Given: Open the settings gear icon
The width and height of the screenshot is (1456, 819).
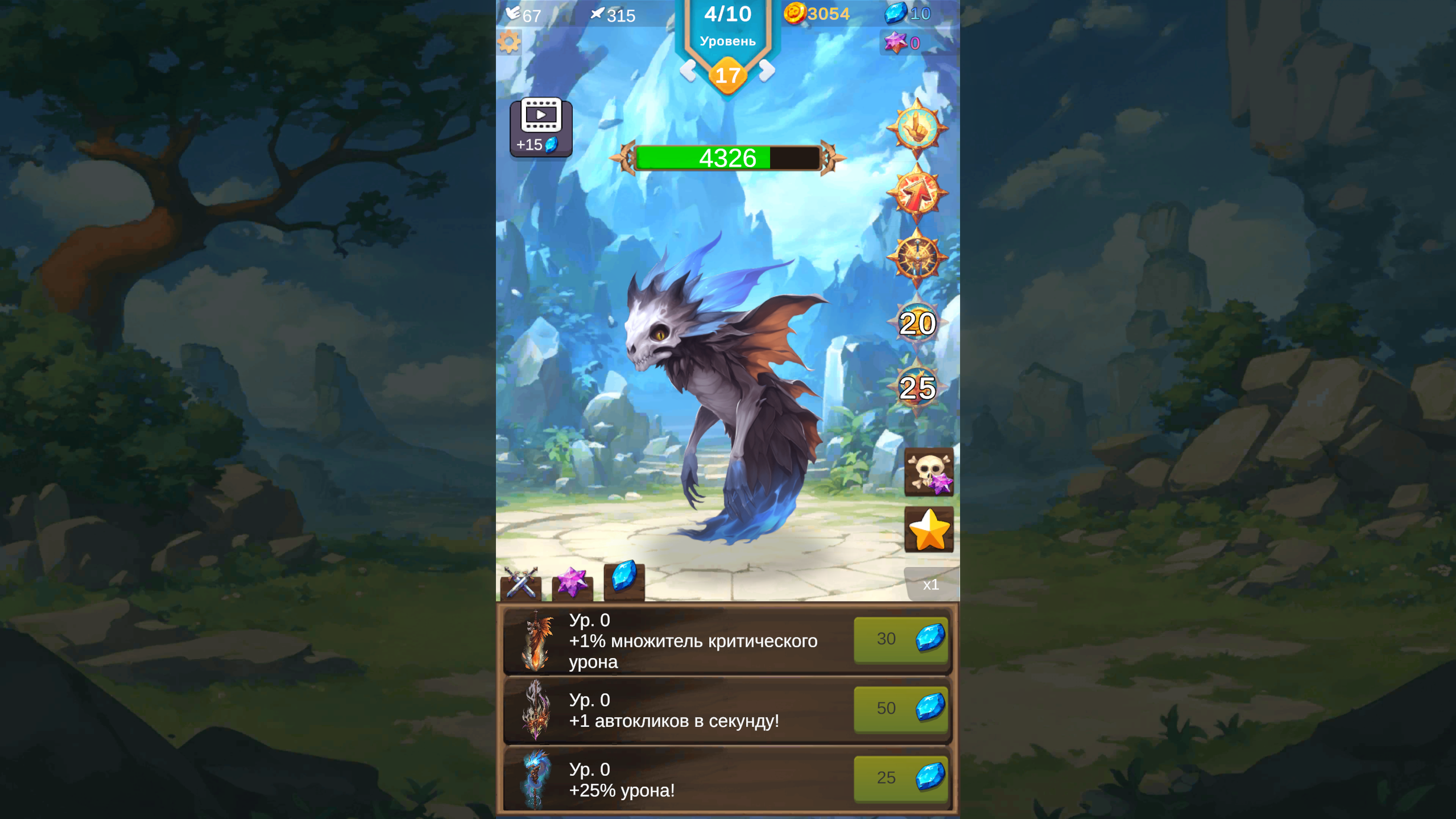Looking at the screenshot, I should (509, 42).
